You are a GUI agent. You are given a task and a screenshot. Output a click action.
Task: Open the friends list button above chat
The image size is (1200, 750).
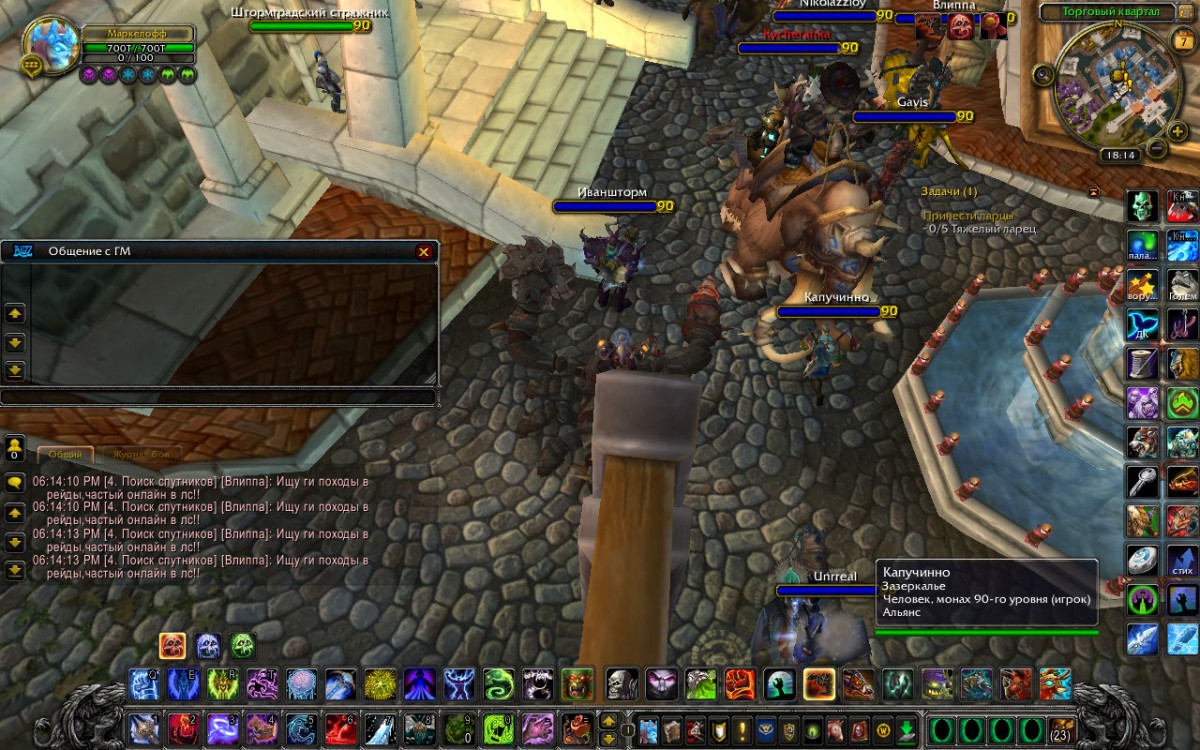click(x=15, y=446)
